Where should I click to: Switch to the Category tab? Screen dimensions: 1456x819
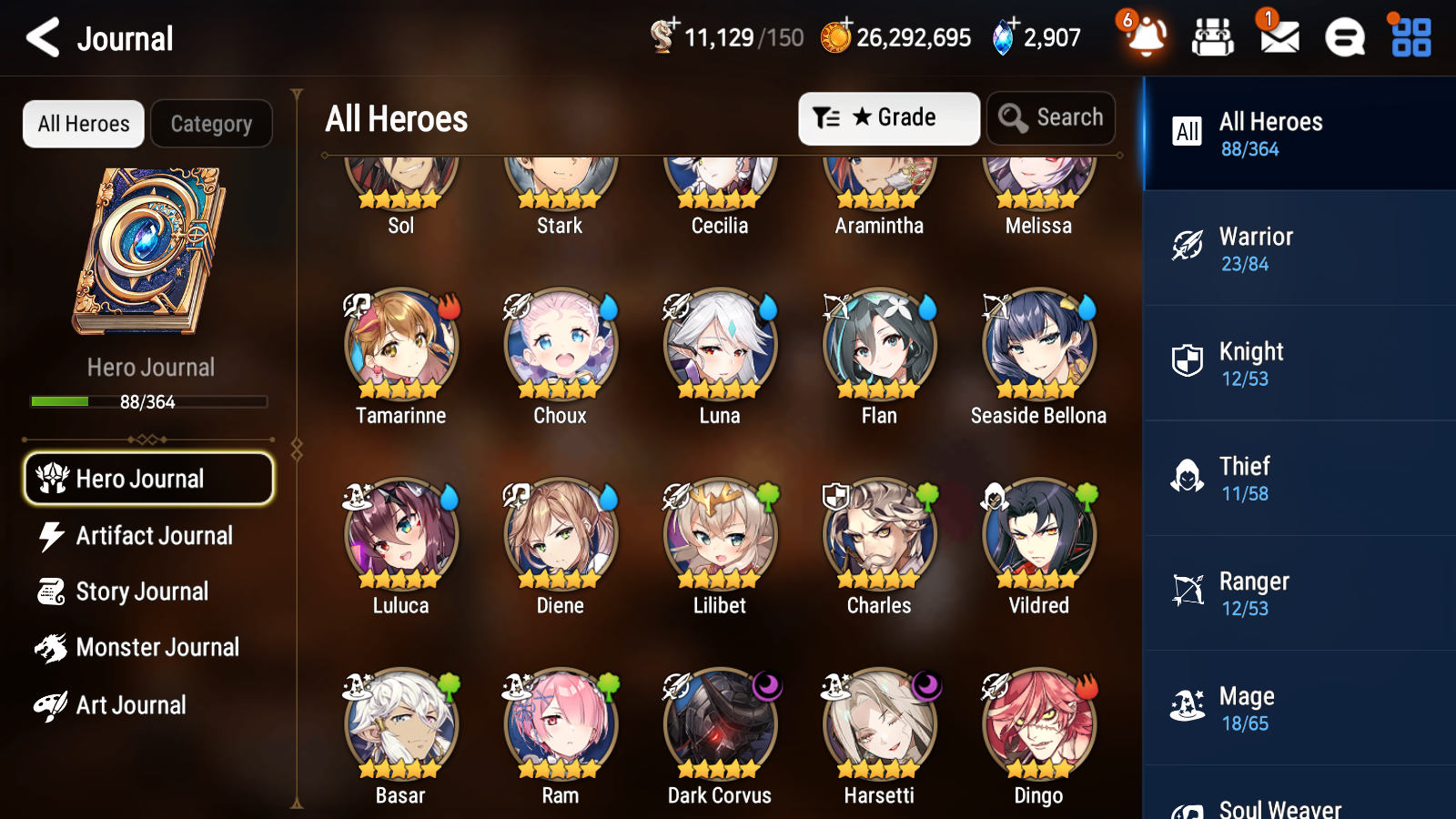coord(211,124)
